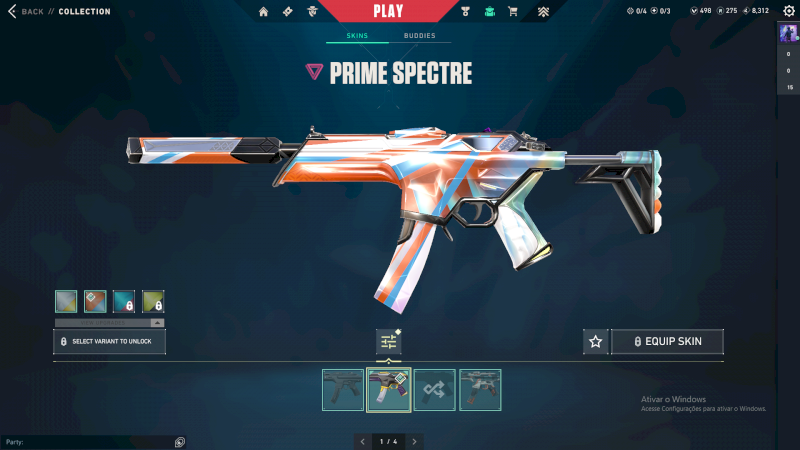Screen dimensions: 800x450
Task: Choose the grey default color variant
Action: [x=66, y=301]
